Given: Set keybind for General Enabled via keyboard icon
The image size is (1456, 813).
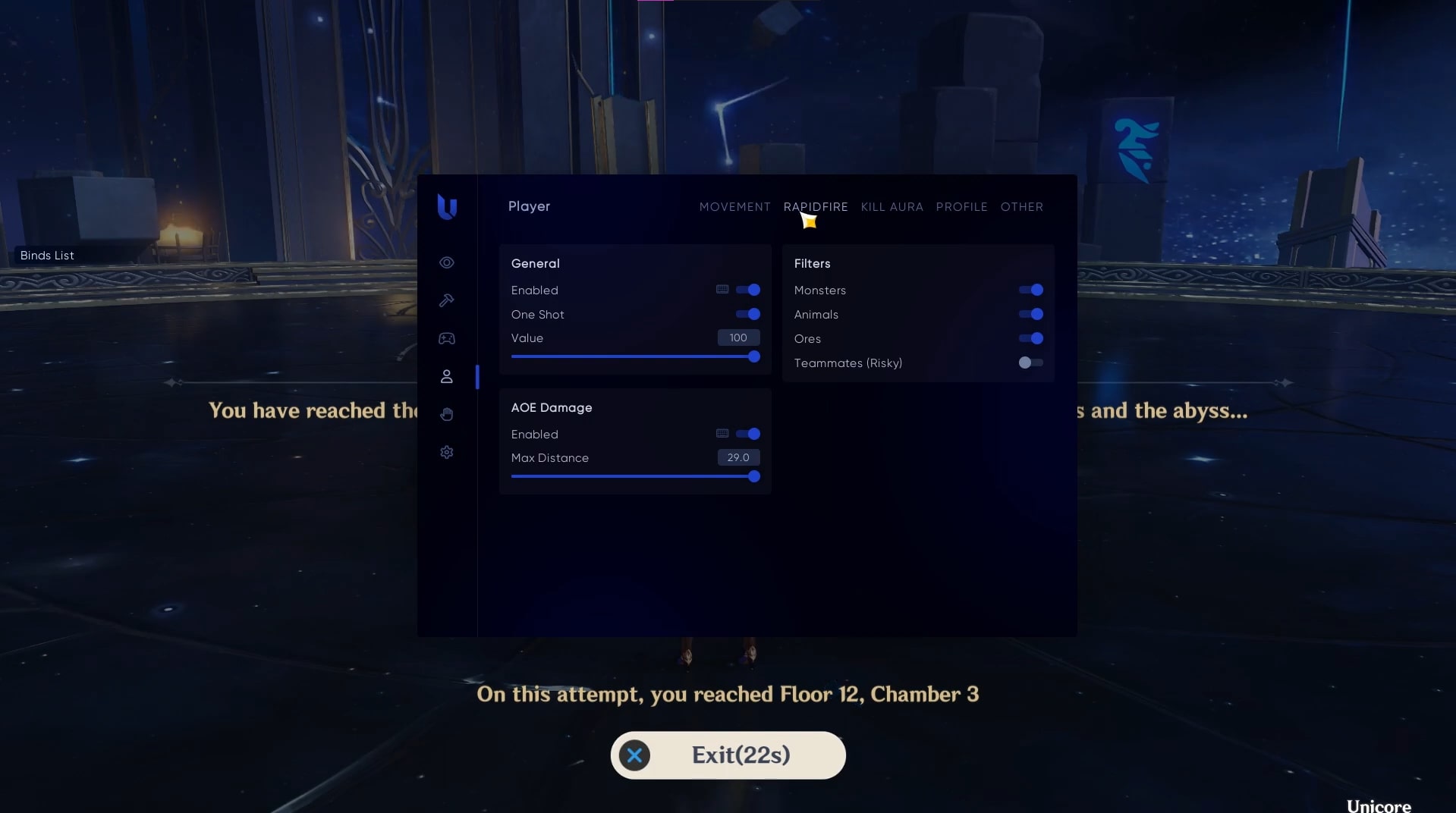Looking at the screenshot, I should point(722,290).
